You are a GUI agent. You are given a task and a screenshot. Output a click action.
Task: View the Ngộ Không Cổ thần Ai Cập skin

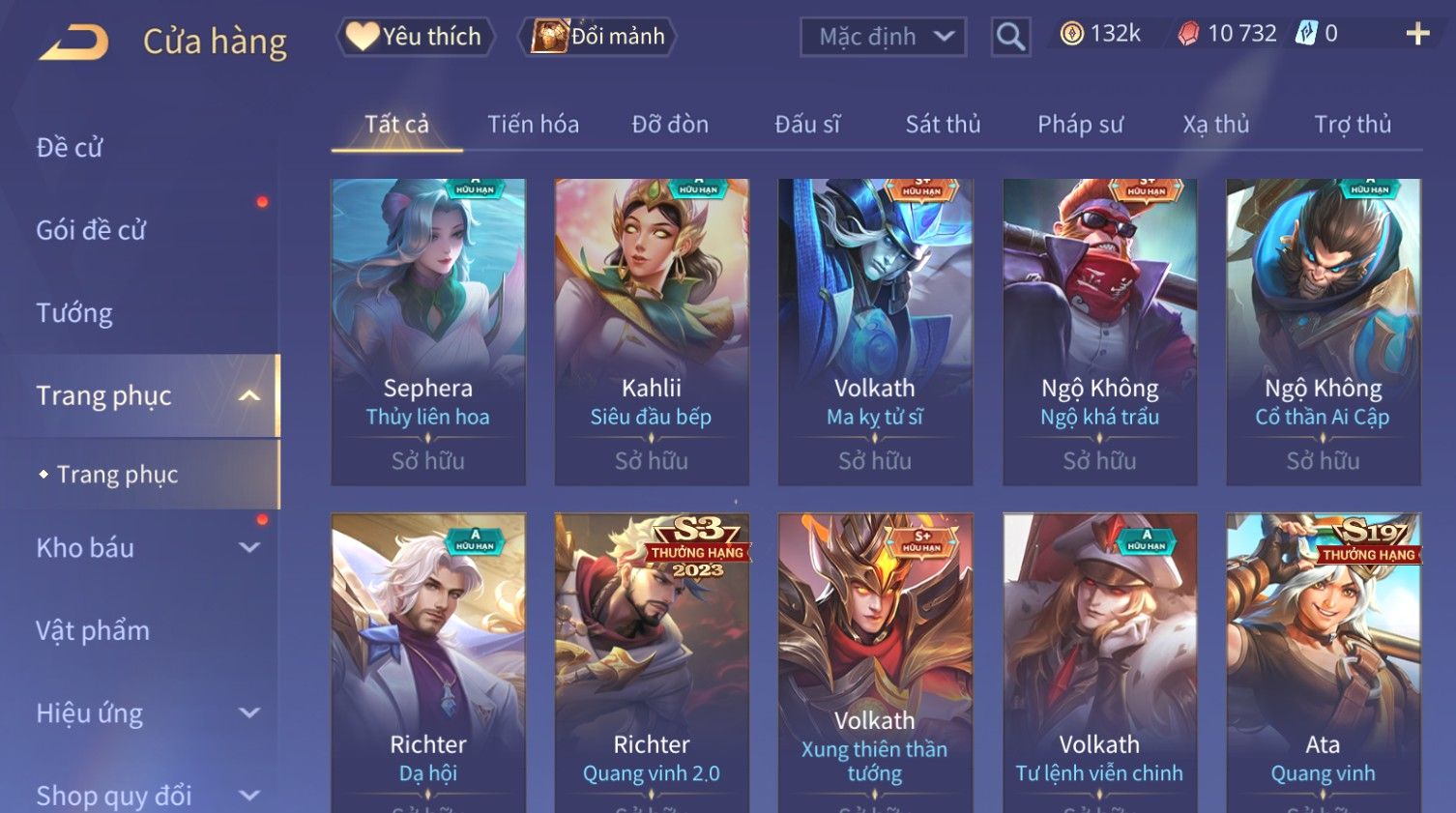[x=1323, y=331]
